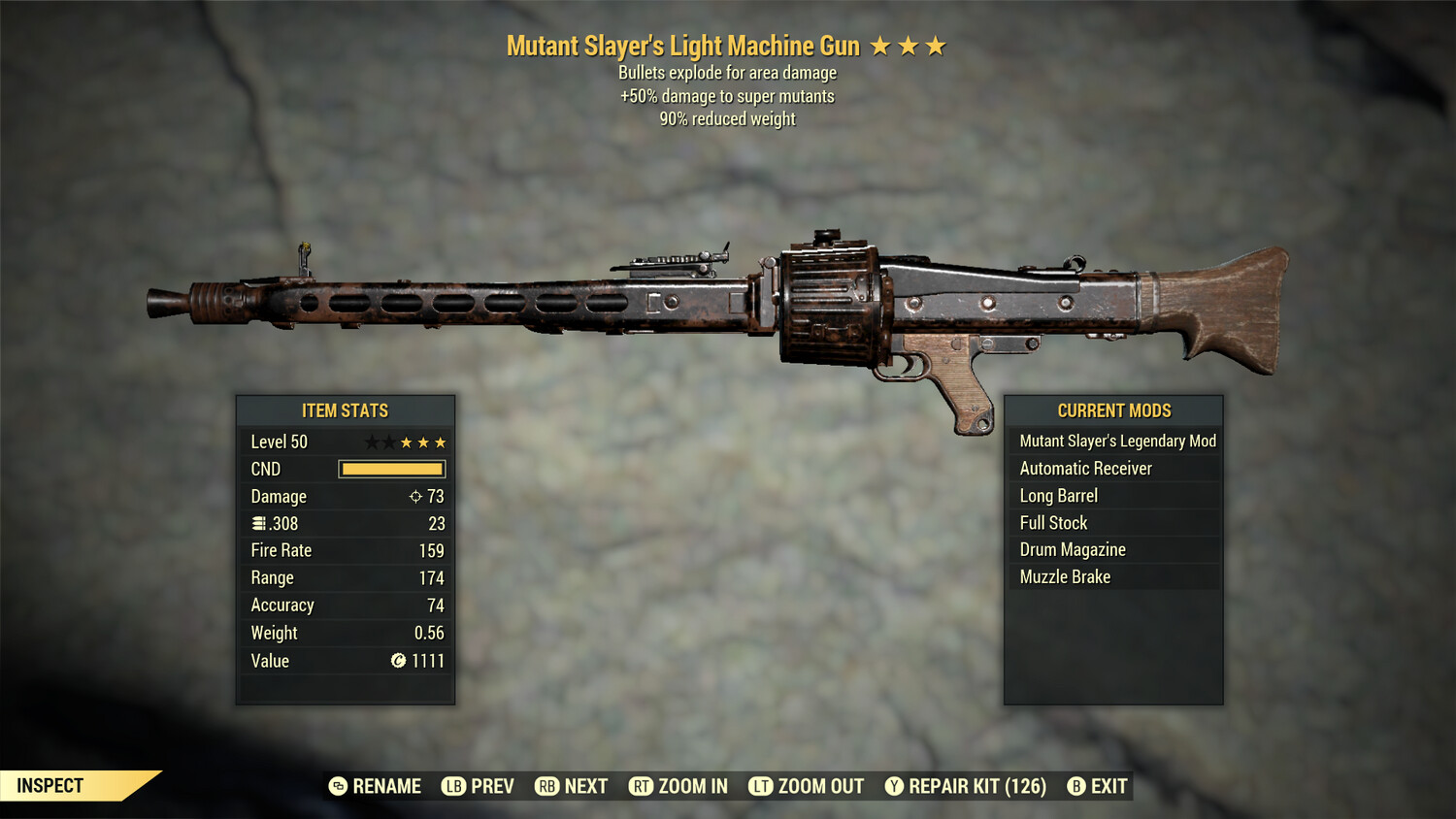
Task: Select the Muzzle Brake mod in Current Mods
Action: 1065,576
